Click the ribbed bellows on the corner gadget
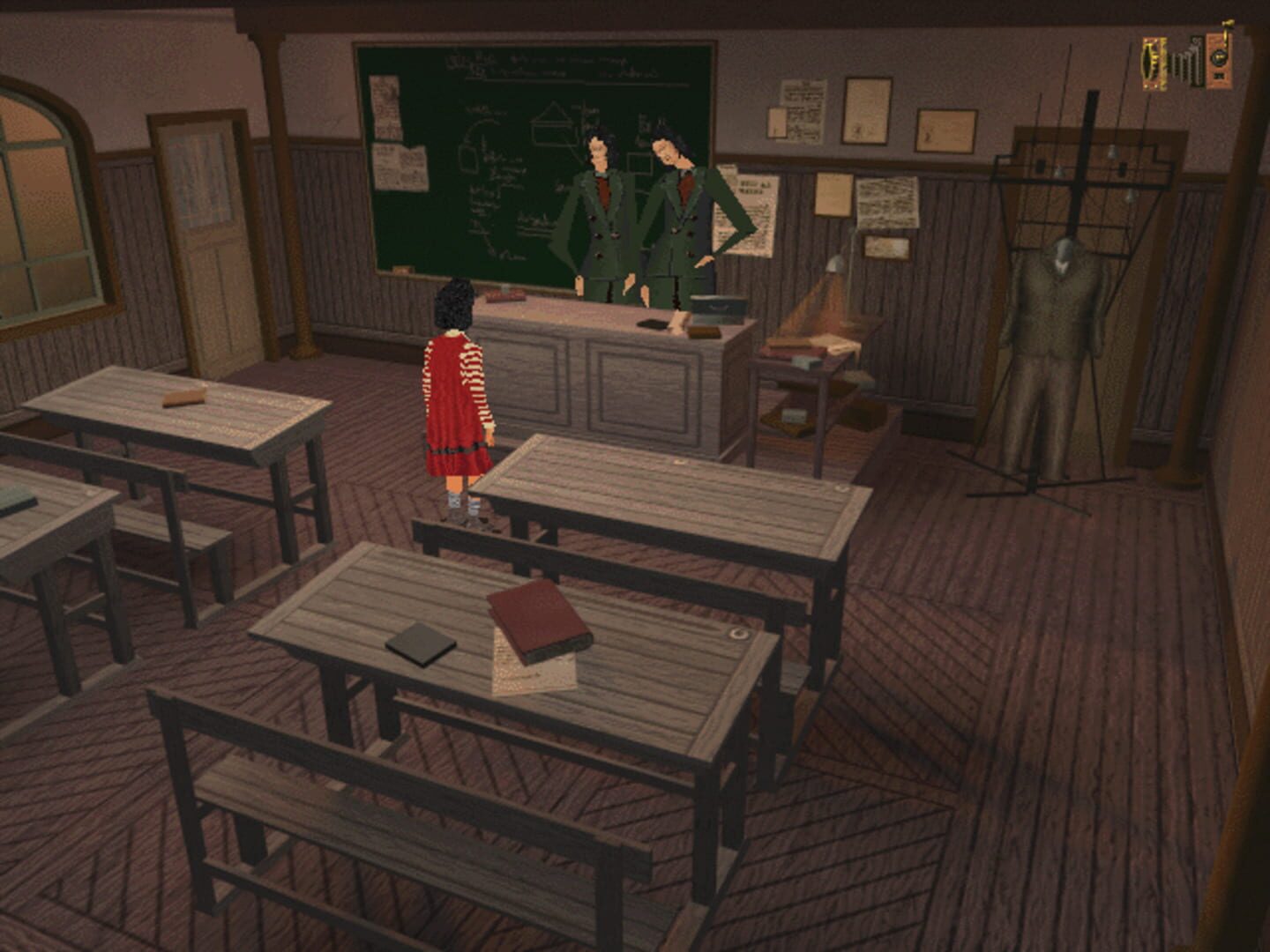Viewport: 1270px width, 952px height. [x=1186, y=63]
